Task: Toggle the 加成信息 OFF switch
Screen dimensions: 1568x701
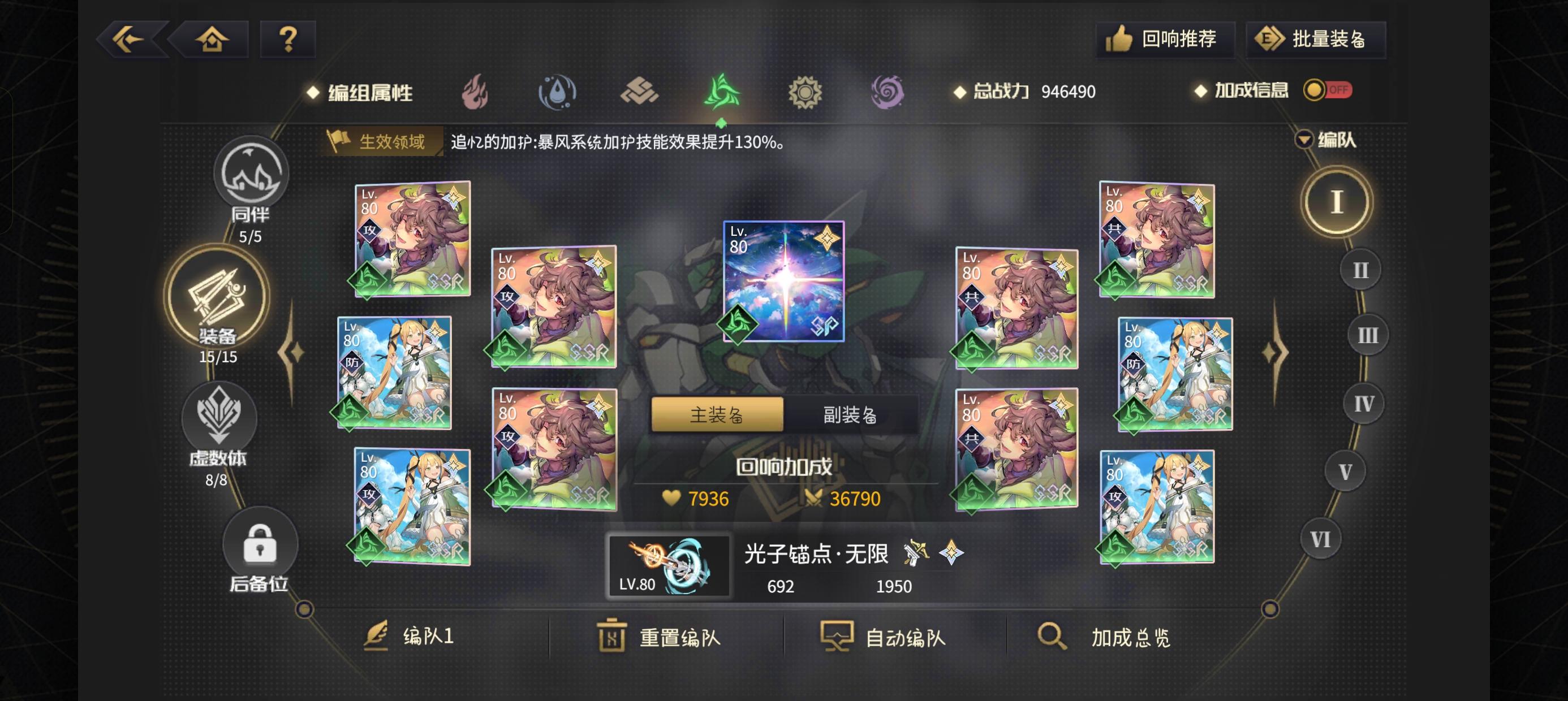Action: (x=1330, y=90)
